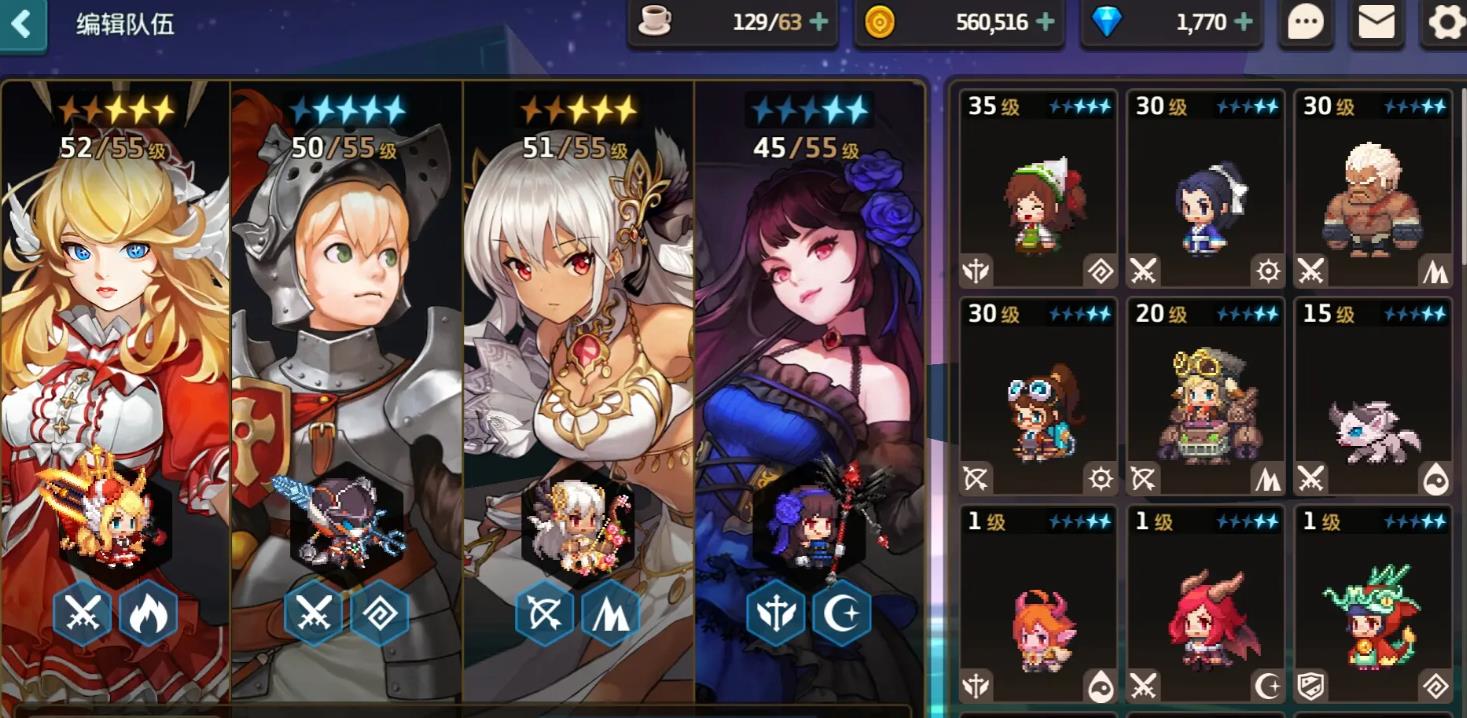This screenshot has height=718, width=1467.
Task: Buy more blue diamonds with the plus
Action: (1244, 22)
